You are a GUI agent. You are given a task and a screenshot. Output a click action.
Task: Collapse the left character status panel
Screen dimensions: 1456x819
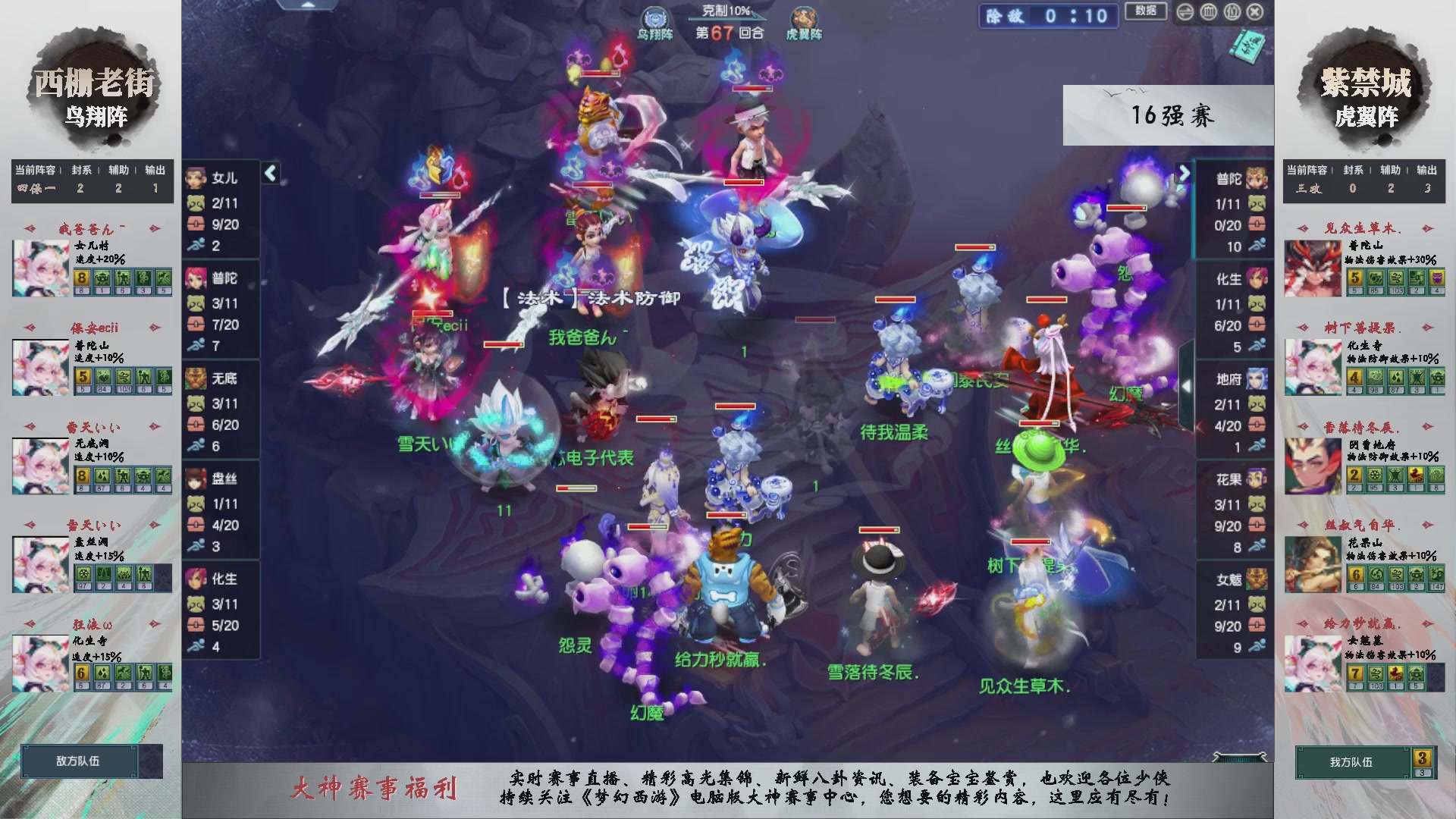pyautogui.click(x=269, y=174)
